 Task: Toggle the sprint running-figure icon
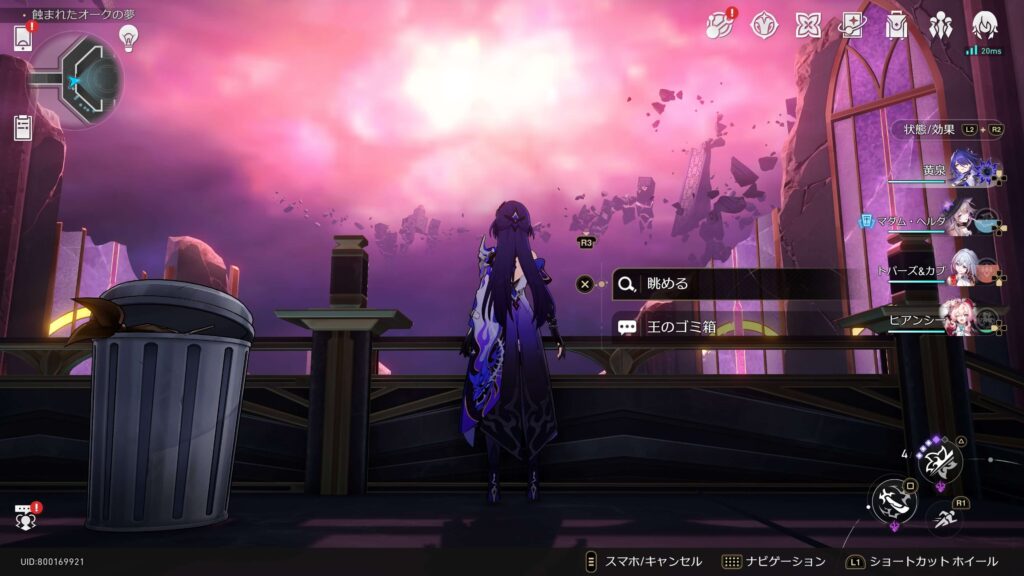coord(944,519)
